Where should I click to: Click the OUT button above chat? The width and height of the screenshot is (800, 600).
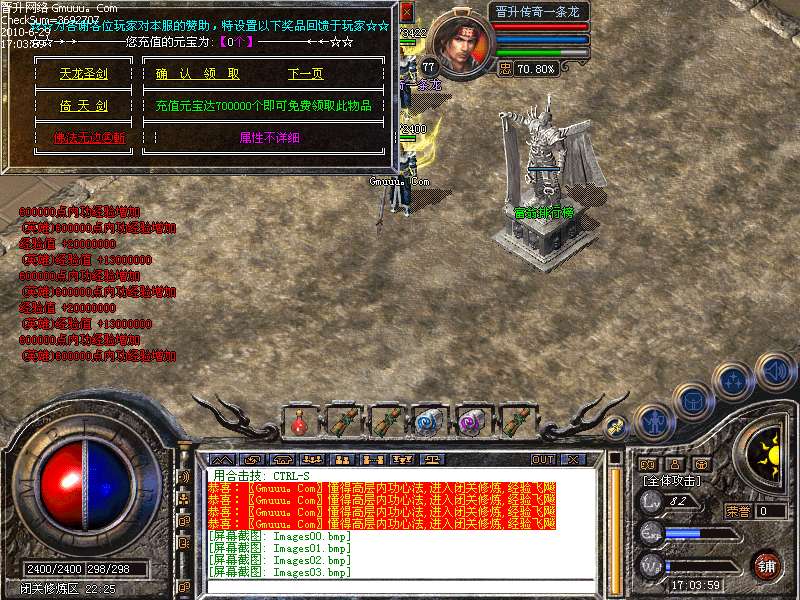point(543,460)
